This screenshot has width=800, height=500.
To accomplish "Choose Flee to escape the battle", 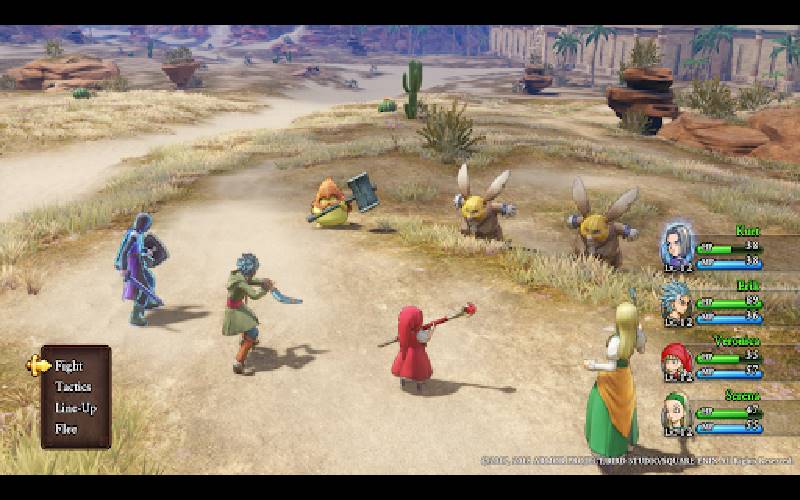I will pyautogui.click(x=66, y=429).
